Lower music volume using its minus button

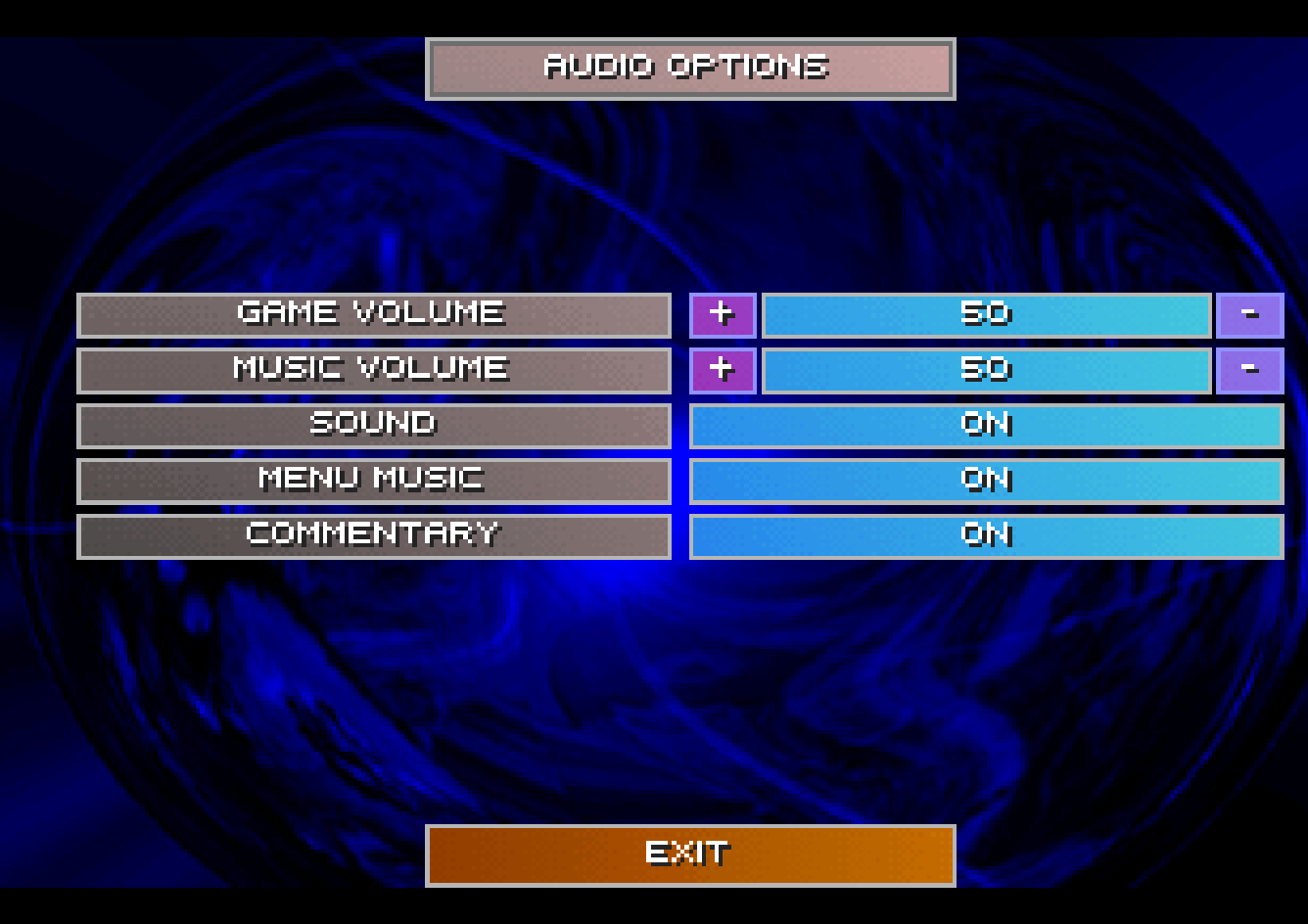tap(1249, 370)
